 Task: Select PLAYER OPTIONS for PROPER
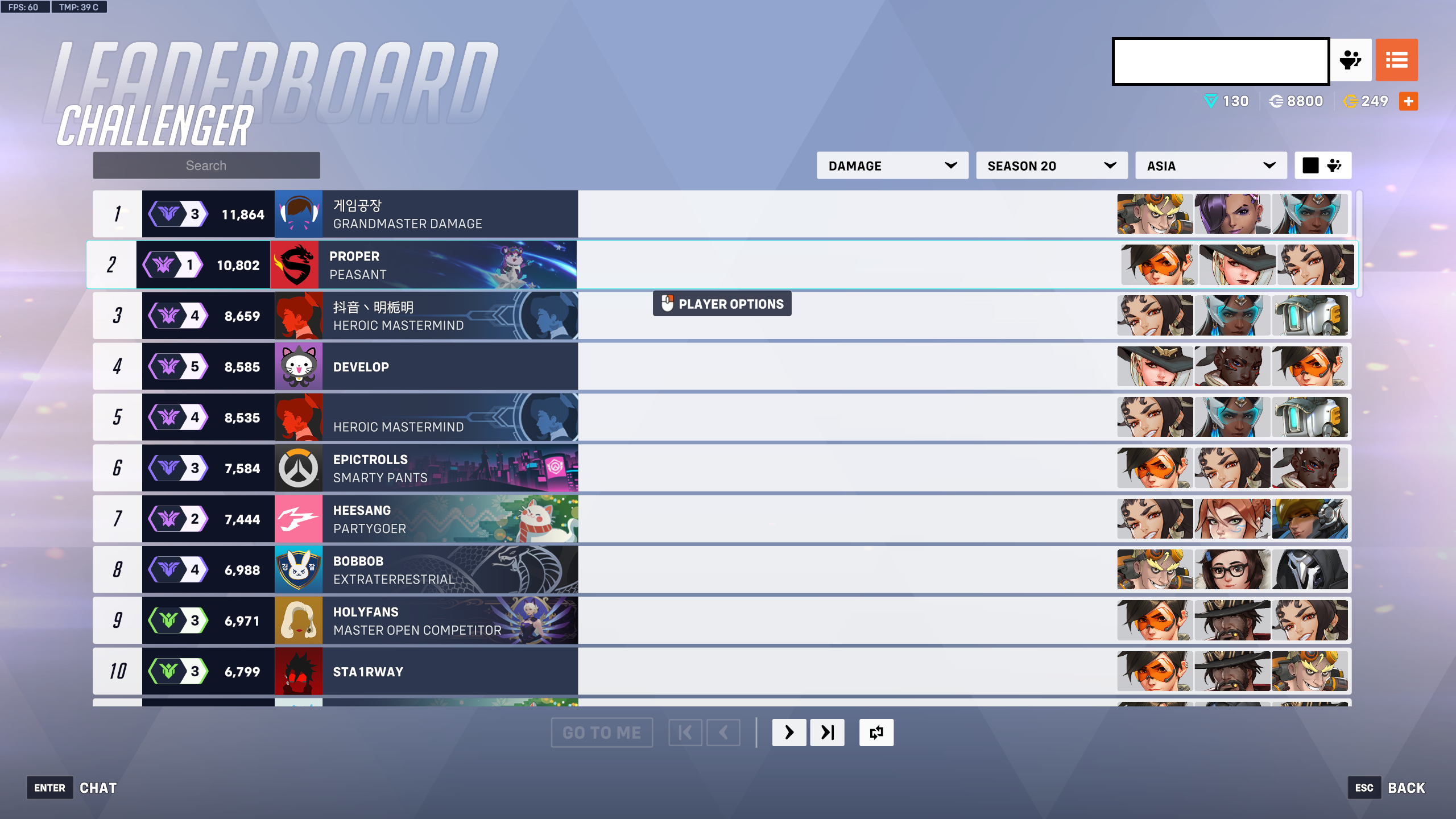[721, 303]
